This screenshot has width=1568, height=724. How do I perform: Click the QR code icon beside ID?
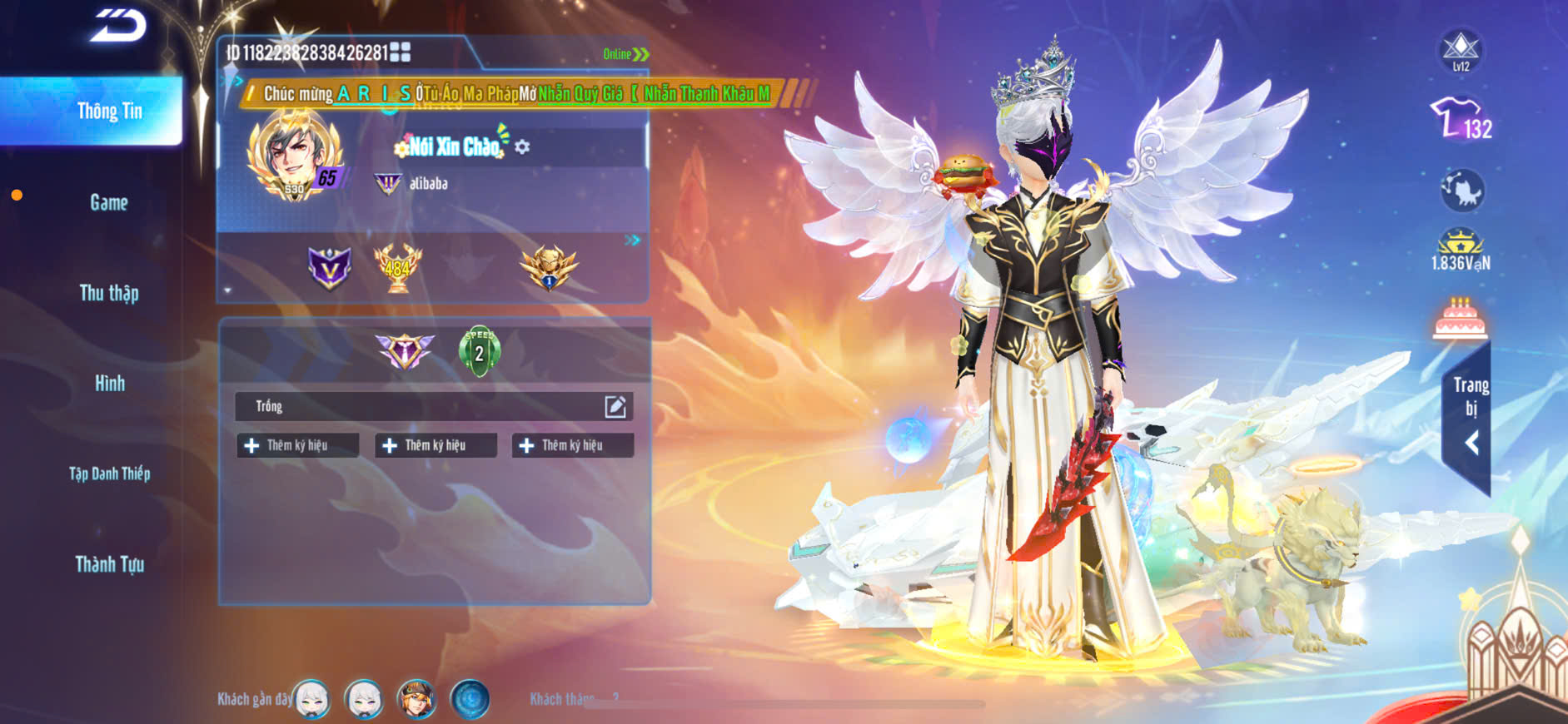[x=401, y=52]
